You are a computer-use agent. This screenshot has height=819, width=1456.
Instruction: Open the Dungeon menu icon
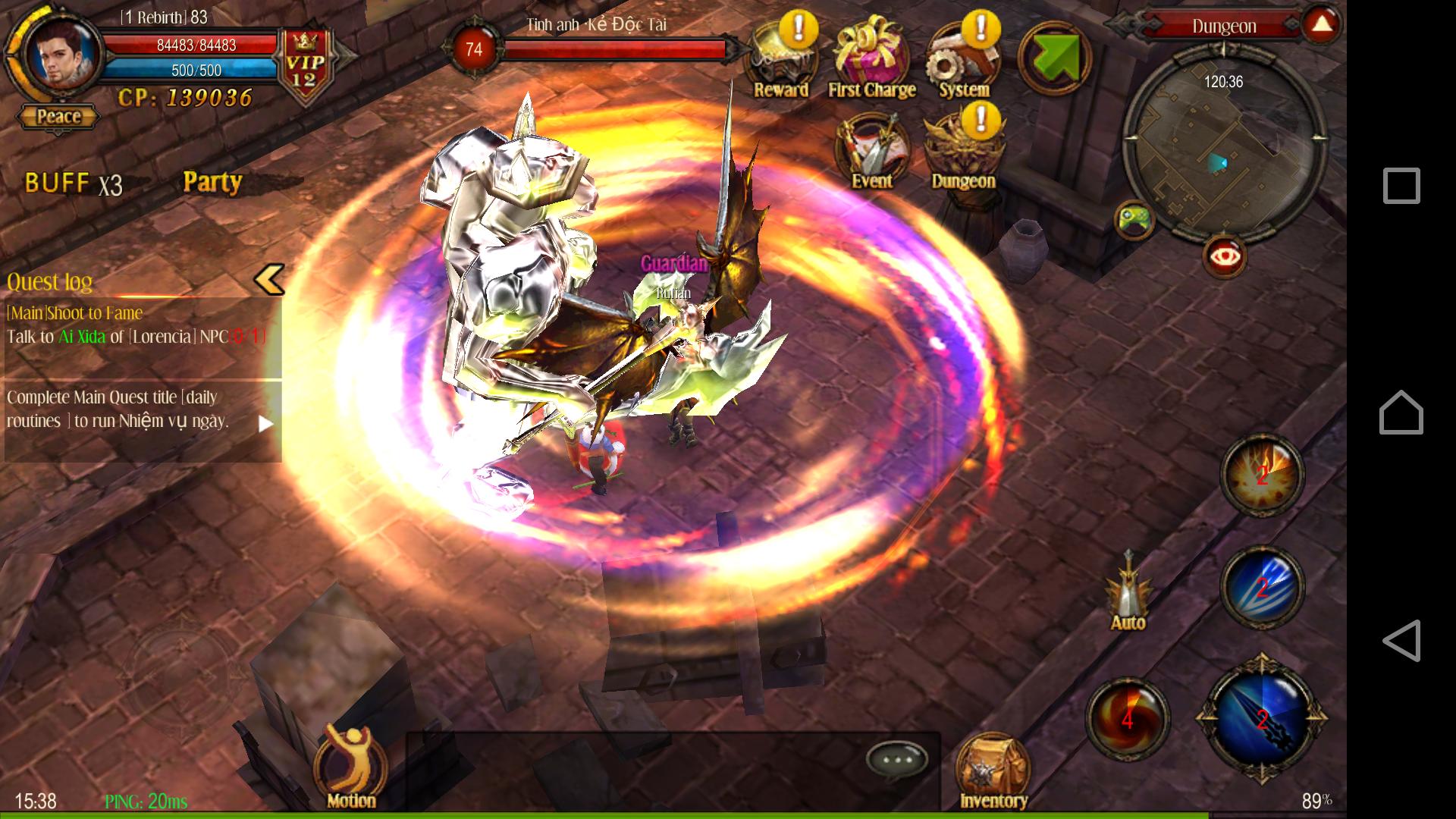click(963, 152)
